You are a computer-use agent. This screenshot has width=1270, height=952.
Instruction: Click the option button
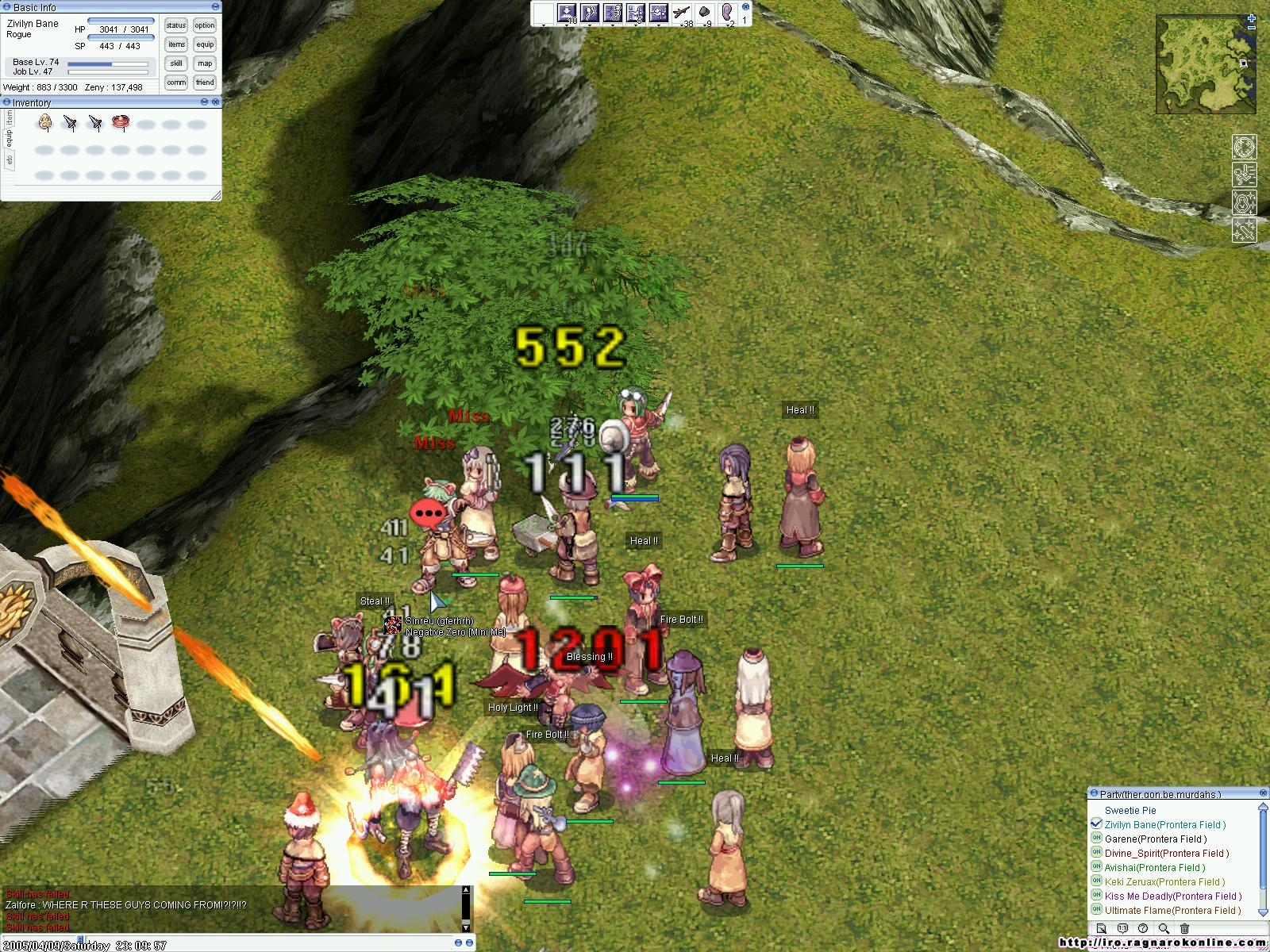pyautogui.click(x=205, y=26)
